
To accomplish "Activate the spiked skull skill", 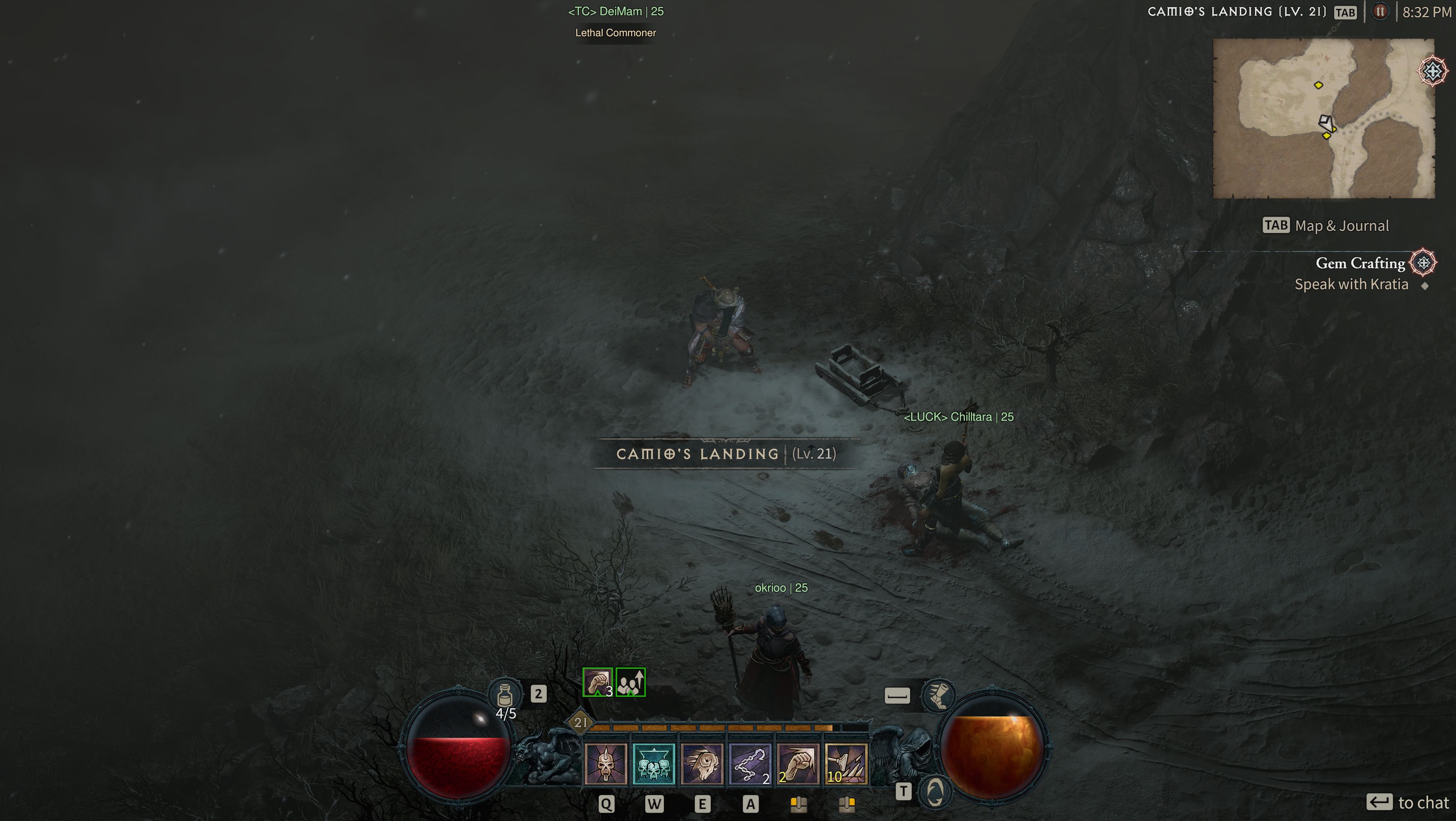I will [605, 764].
